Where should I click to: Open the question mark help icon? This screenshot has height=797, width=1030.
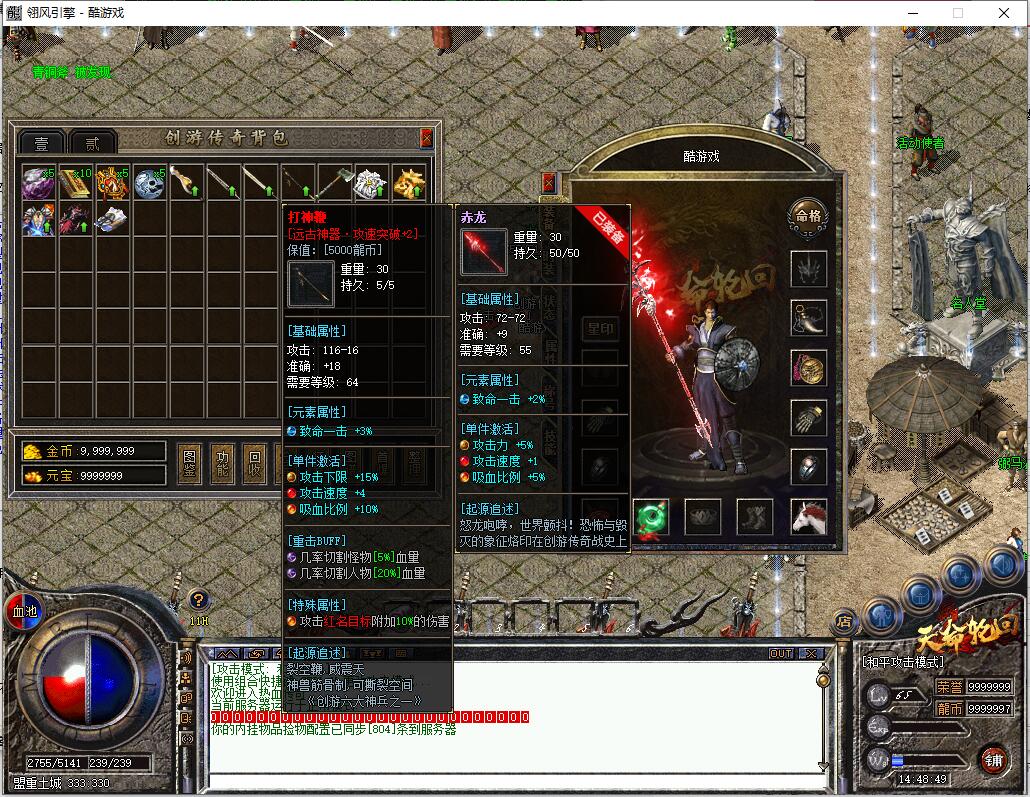tap(199, 600)
